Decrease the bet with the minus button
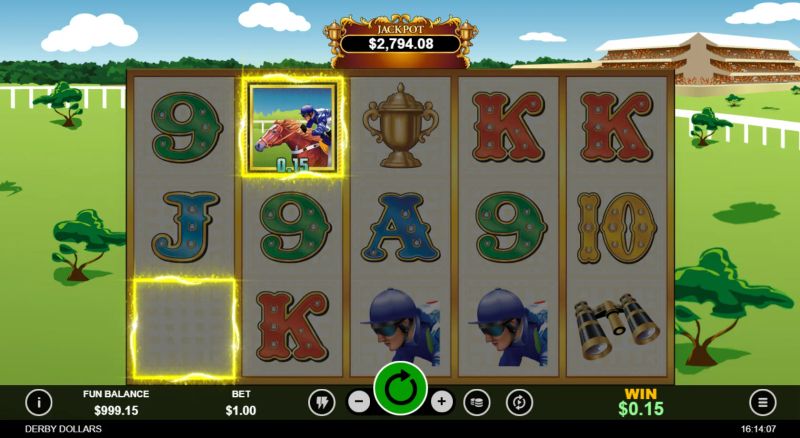The image size is (800, 438). 359,402
